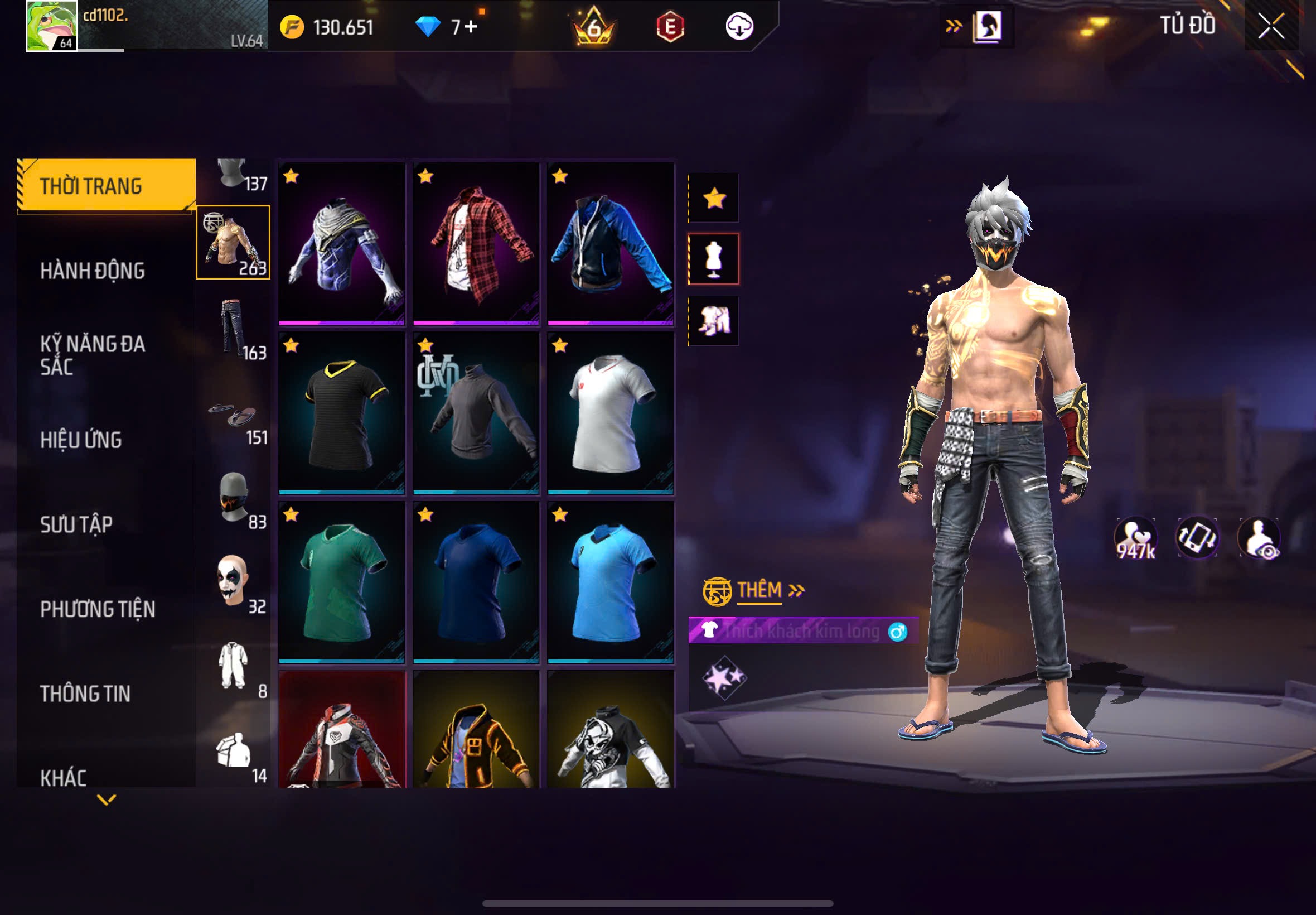Equip the blue and black hoodie jacket
The width and height of the screenshot is (1316, 915).
pyautogui.click(x=611, y=244)
